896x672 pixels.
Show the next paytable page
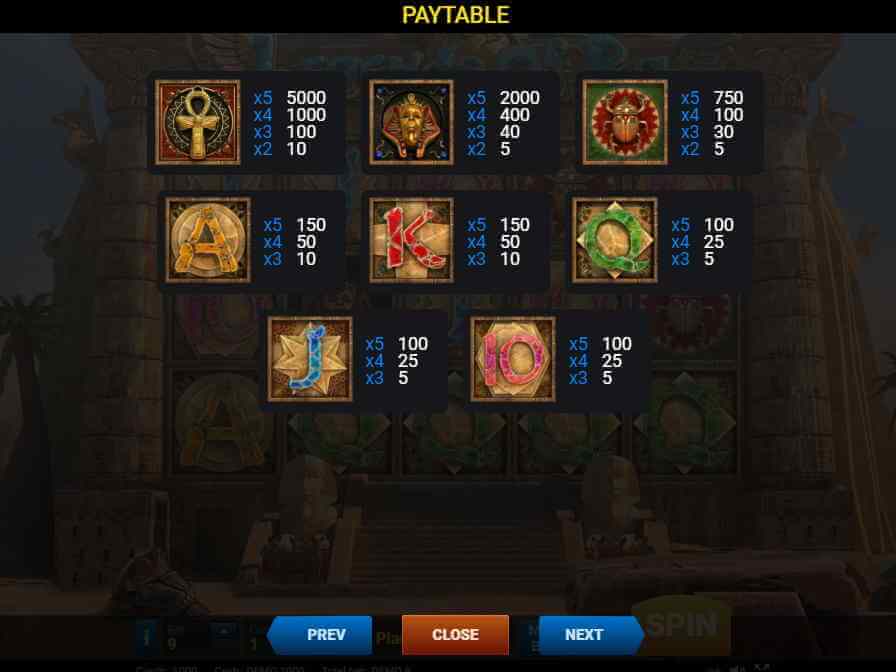coord(588,635)
